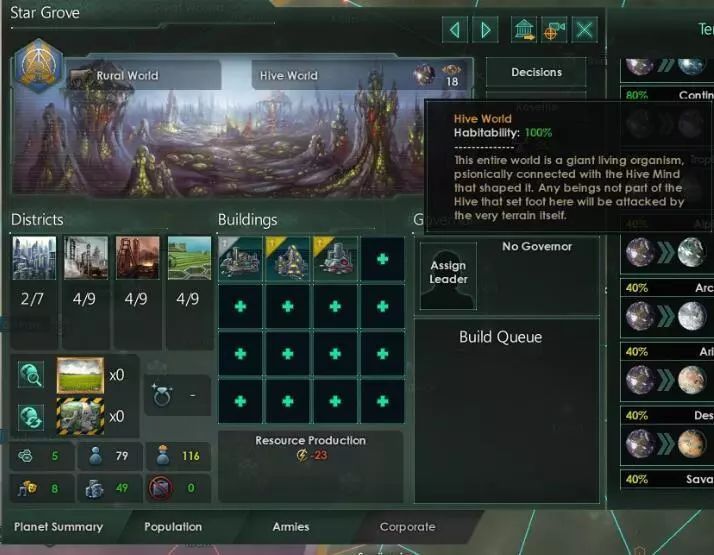This screenshot has height=555, width=714.
Task: Click the Resource Production panel
Action: (x=310, y=448)
